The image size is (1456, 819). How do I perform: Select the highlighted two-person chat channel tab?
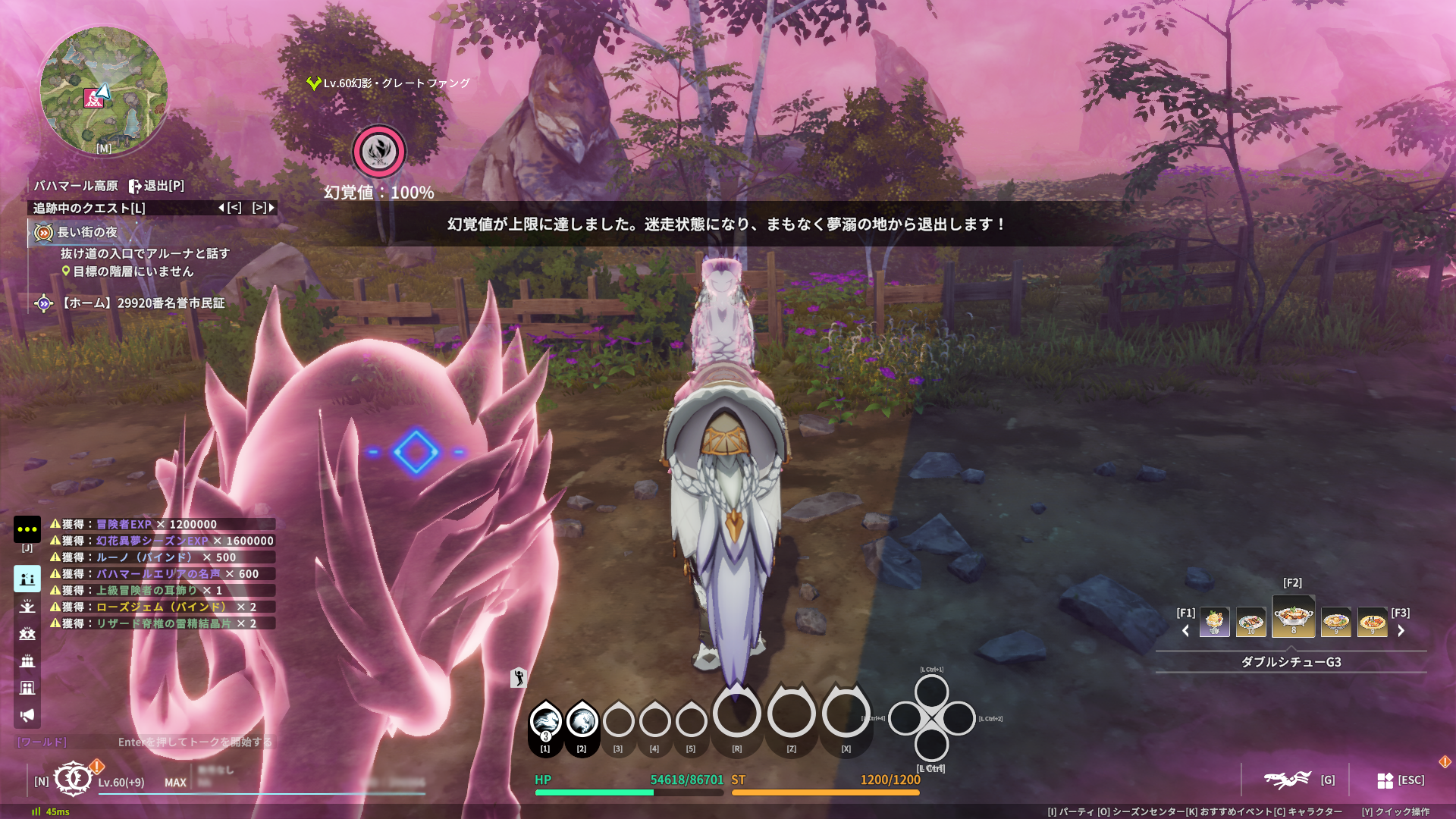(27, 579)
